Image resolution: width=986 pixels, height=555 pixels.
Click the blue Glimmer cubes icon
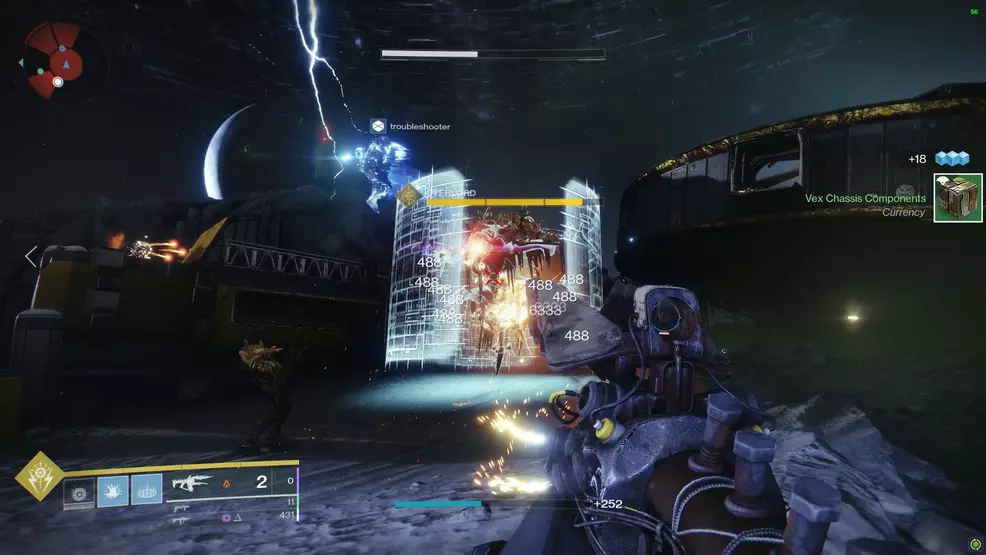(952, 159)
